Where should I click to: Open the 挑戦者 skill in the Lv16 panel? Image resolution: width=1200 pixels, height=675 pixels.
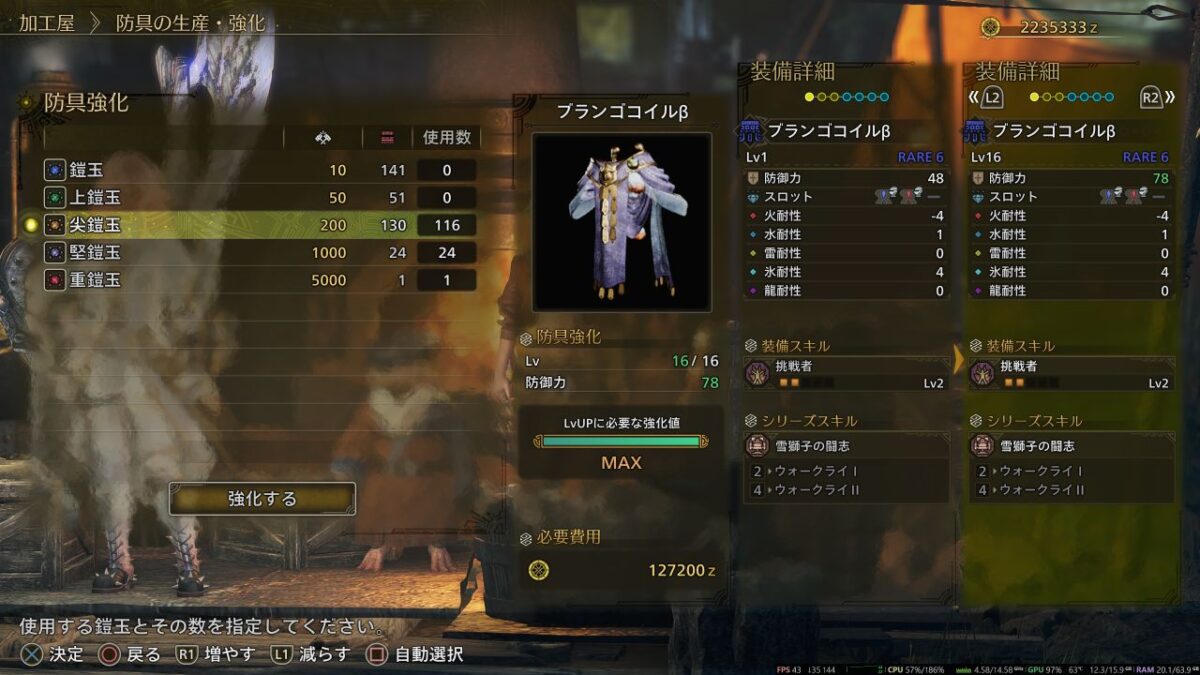click(x=1071, y=374)
